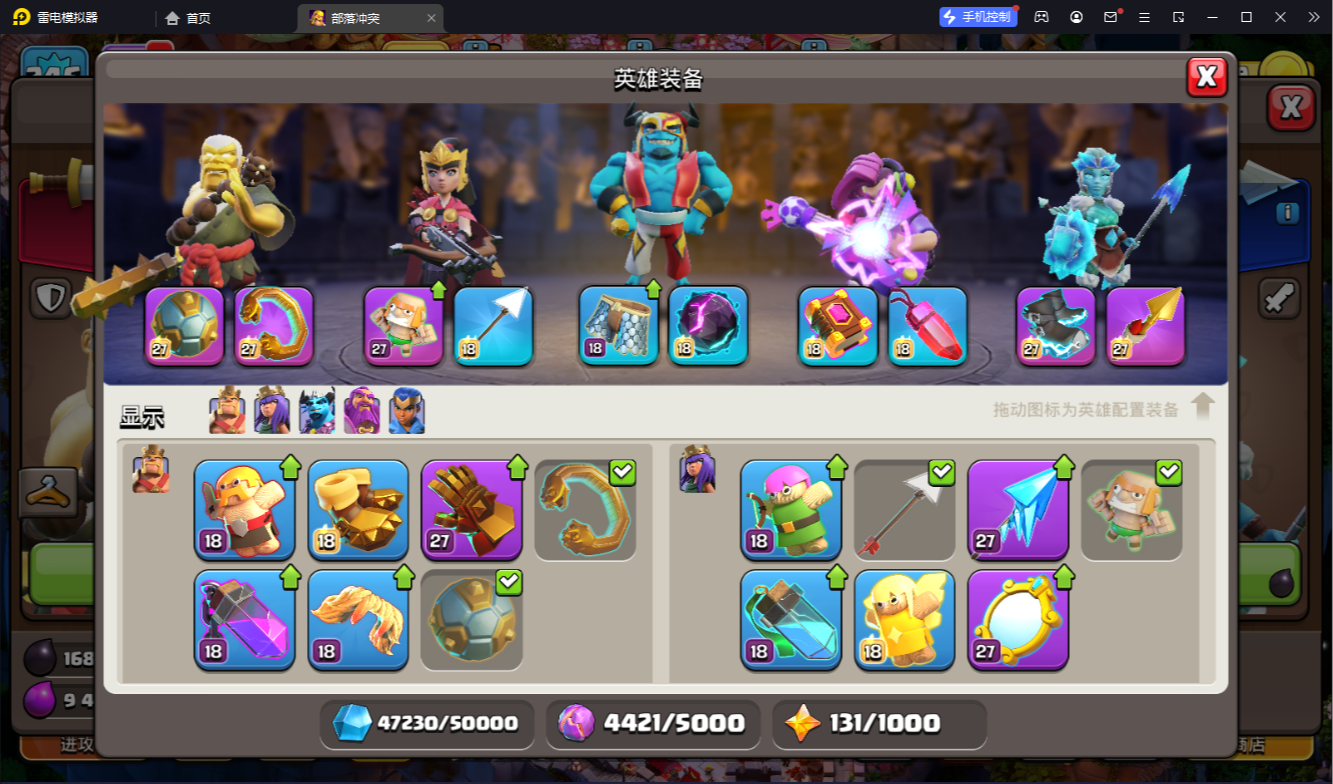
Task: Select the Barbarian Puppet equipment
Action: pyautogui.click(x=244, y=510)
